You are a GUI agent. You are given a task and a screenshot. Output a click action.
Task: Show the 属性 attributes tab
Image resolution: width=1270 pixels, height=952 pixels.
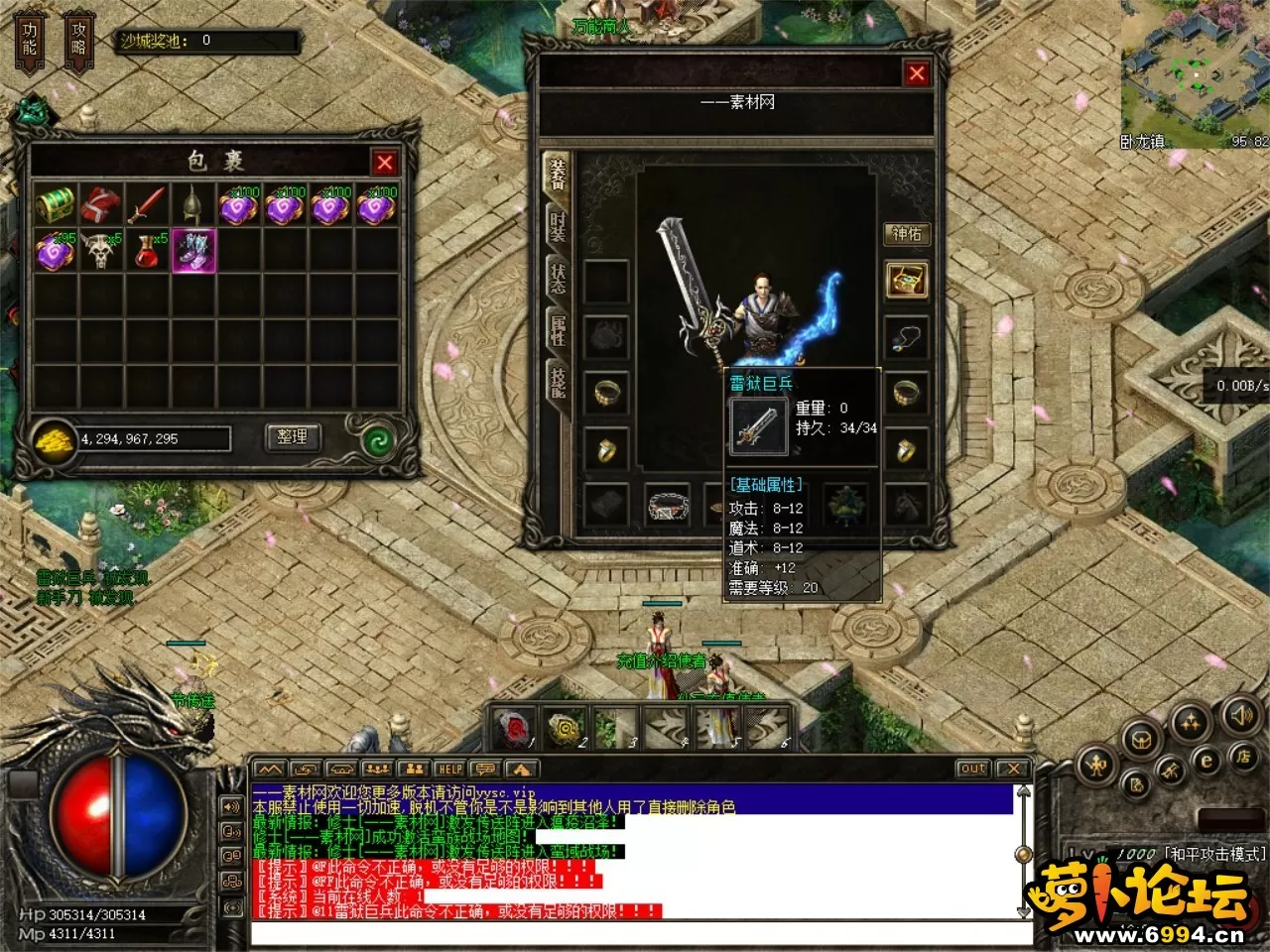pyautogui.click(x=557, y=329)
